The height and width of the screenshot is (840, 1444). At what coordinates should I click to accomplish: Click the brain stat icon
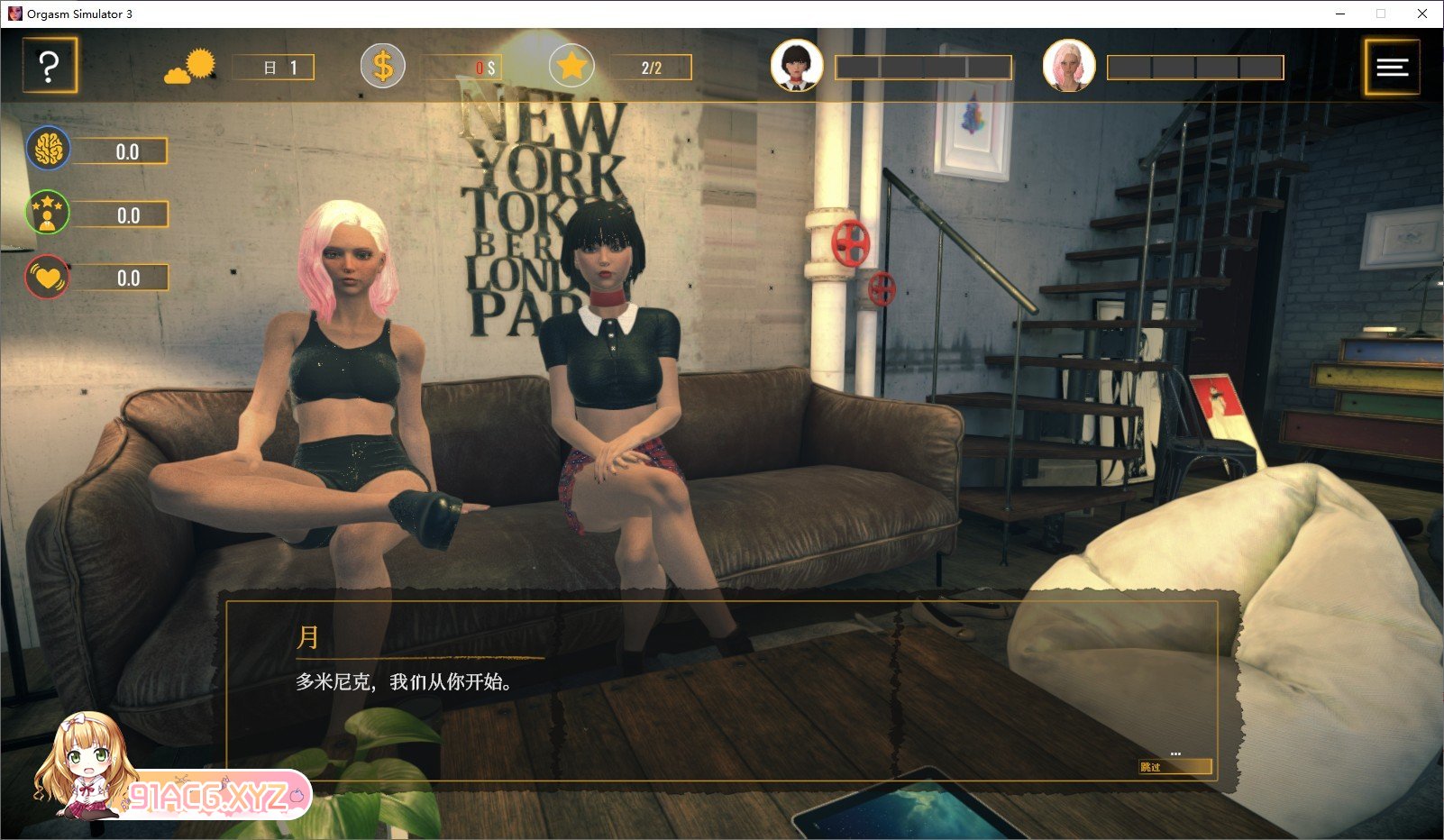pos(48,150)
